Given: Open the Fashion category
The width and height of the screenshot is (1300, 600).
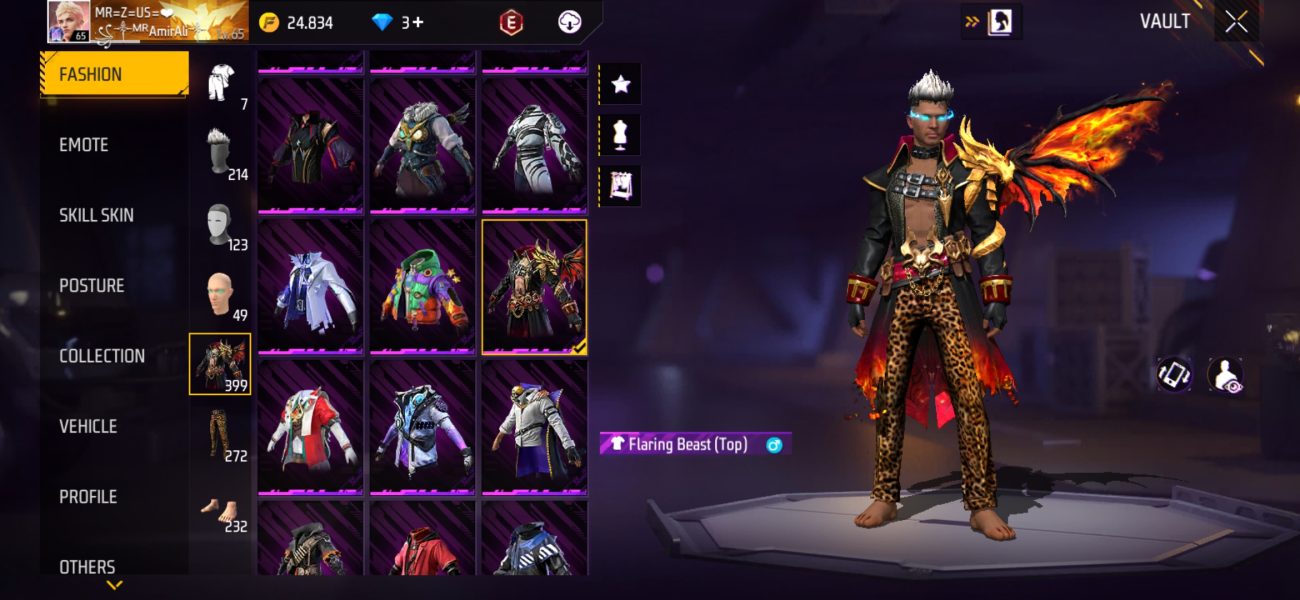Looking at the screenshot, I should point(113,74).
